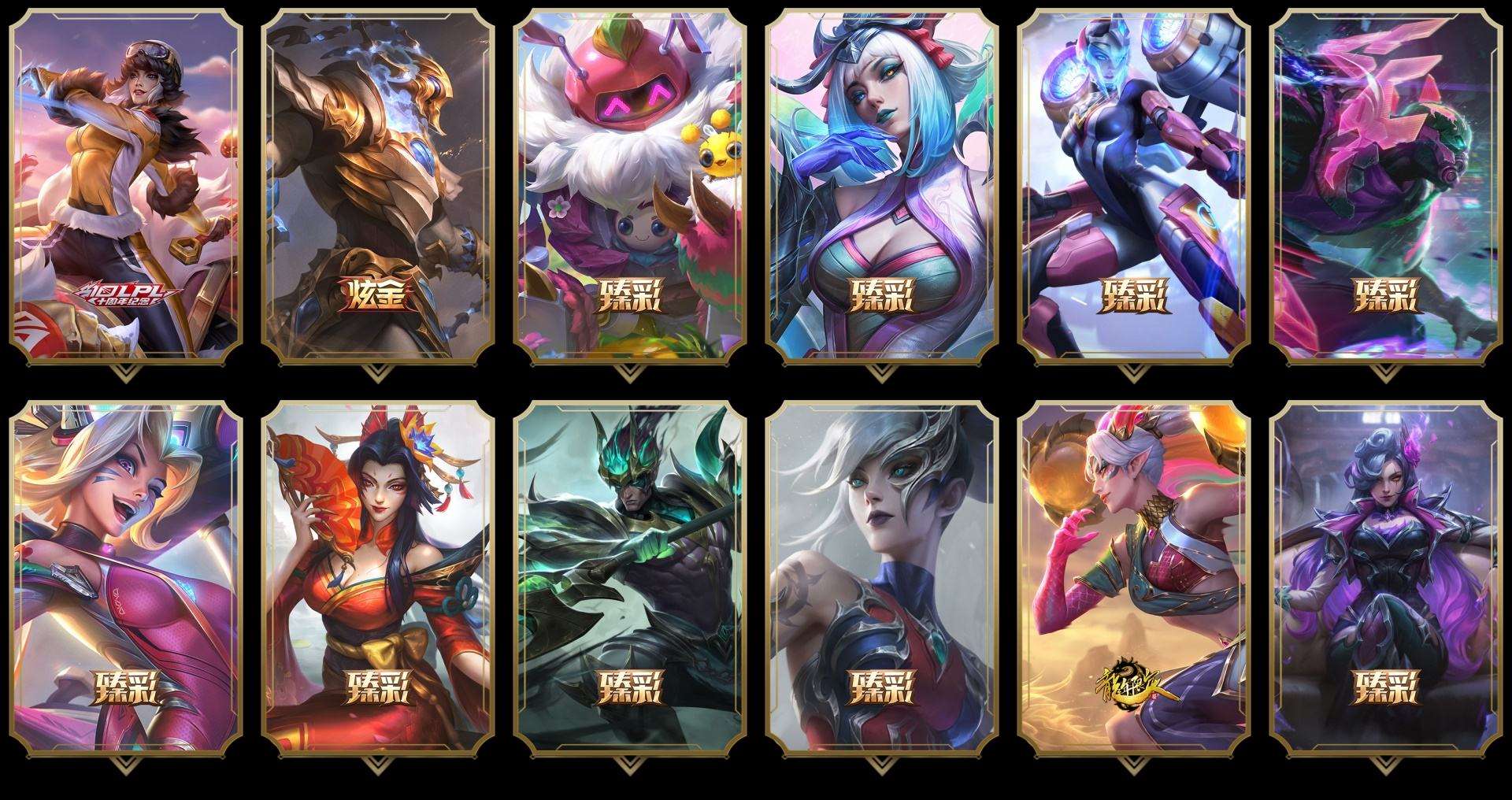Choose the silver-haired woman on gray background
Viewport: 1512px width, 800px height.
click(882, 579)
